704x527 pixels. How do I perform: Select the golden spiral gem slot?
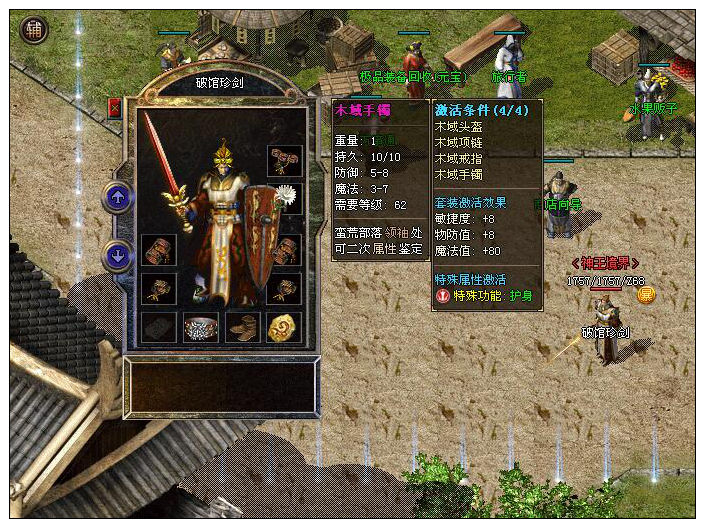[x=284, y=327]
